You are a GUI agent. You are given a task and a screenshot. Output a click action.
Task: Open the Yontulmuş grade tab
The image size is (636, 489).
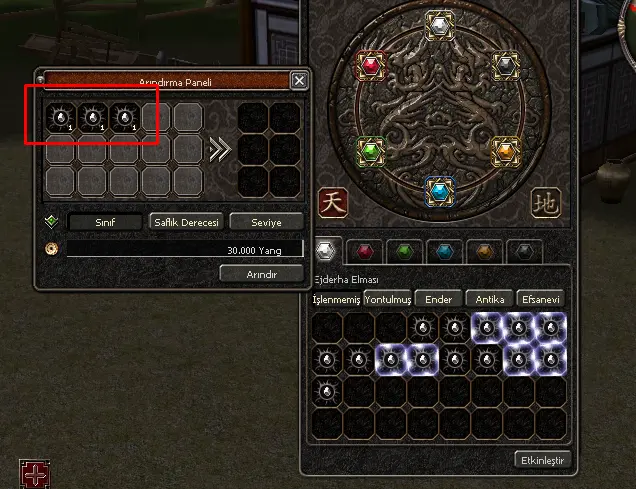point(388,299)
